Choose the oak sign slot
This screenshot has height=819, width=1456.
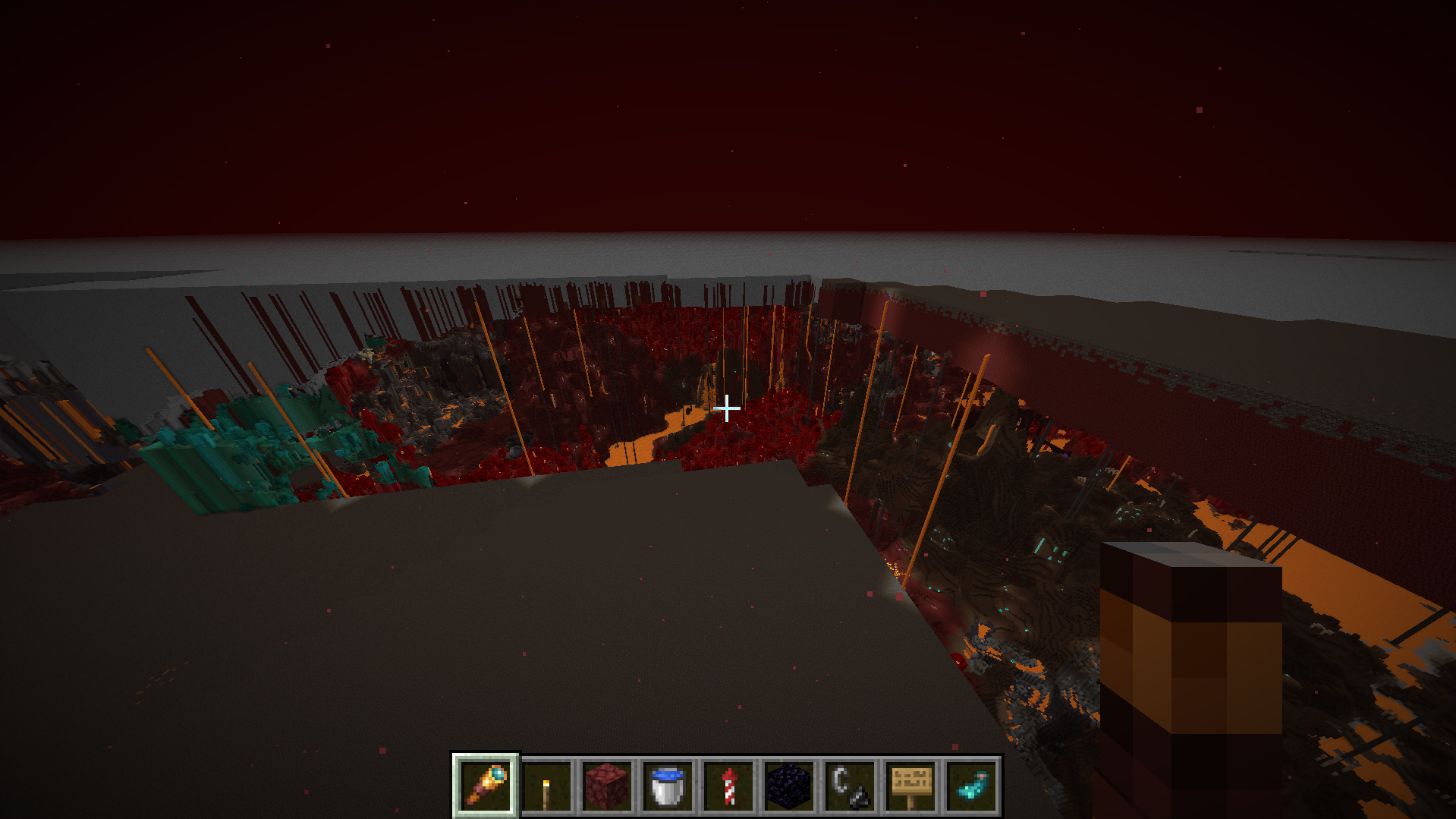(x=910, y=786)
